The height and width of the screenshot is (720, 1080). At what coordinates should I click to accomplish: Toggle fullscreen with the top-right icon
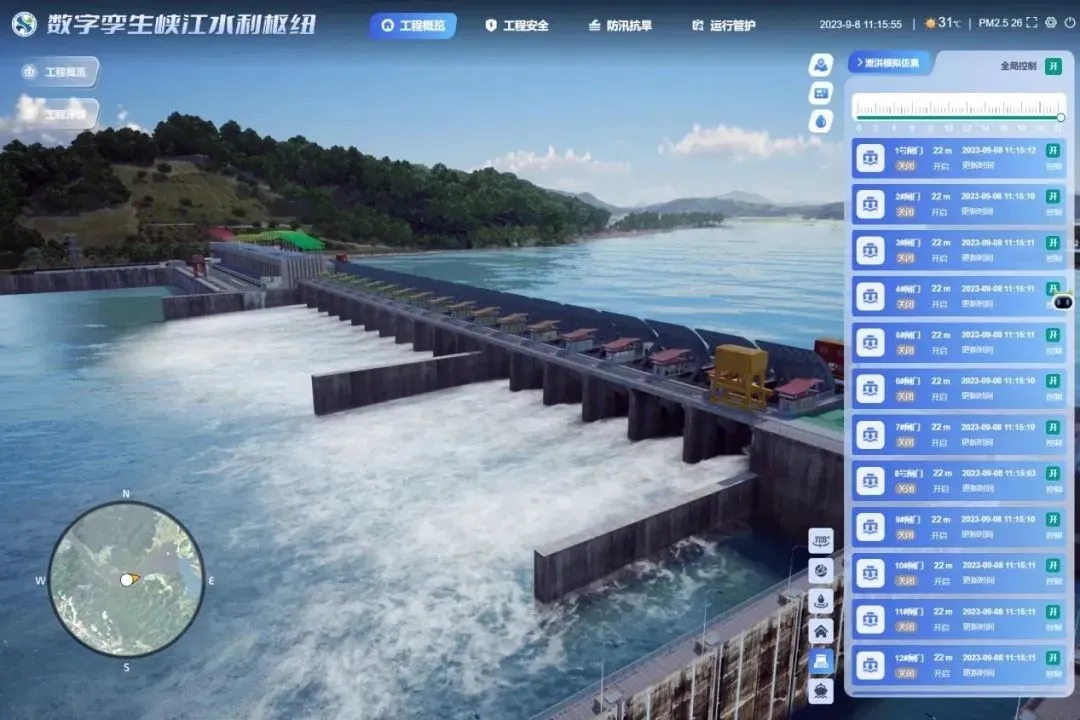[x=1033, y=23]
